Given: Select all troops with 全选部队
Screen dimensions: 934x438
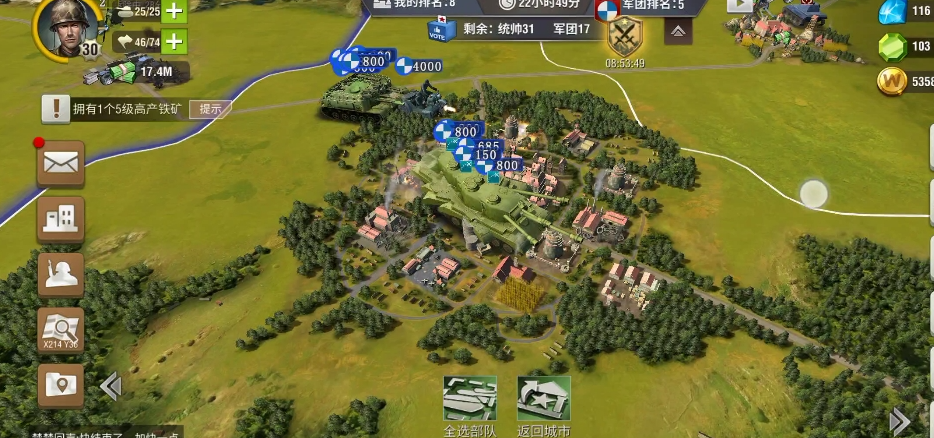Looking at the screenshot, I should click(469, 403).
